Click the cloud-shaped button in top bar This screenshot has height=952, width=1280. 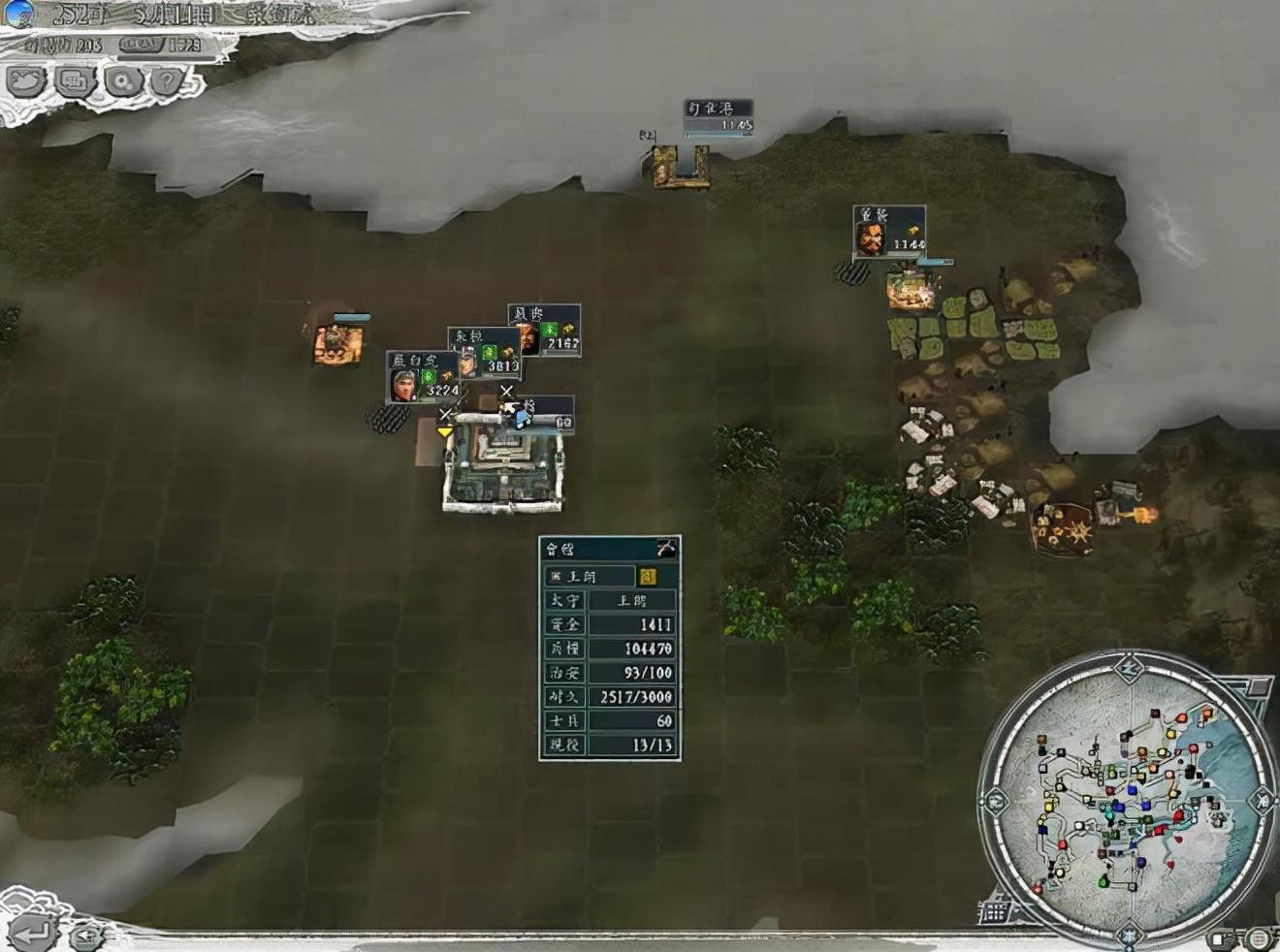(x=27, y=81)
